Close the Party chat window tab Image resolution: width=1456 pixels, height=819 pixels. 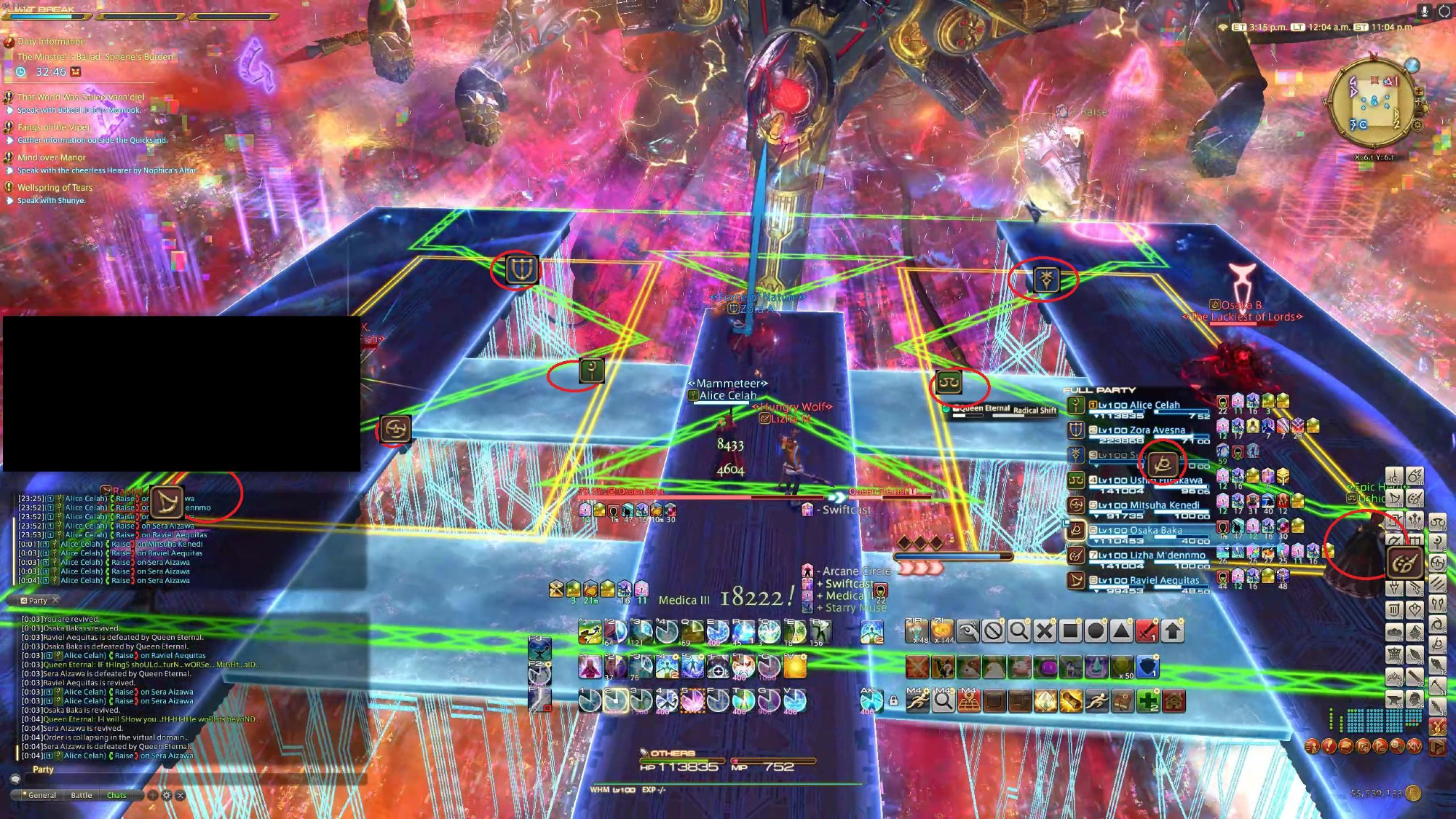(x=55, y=600)
